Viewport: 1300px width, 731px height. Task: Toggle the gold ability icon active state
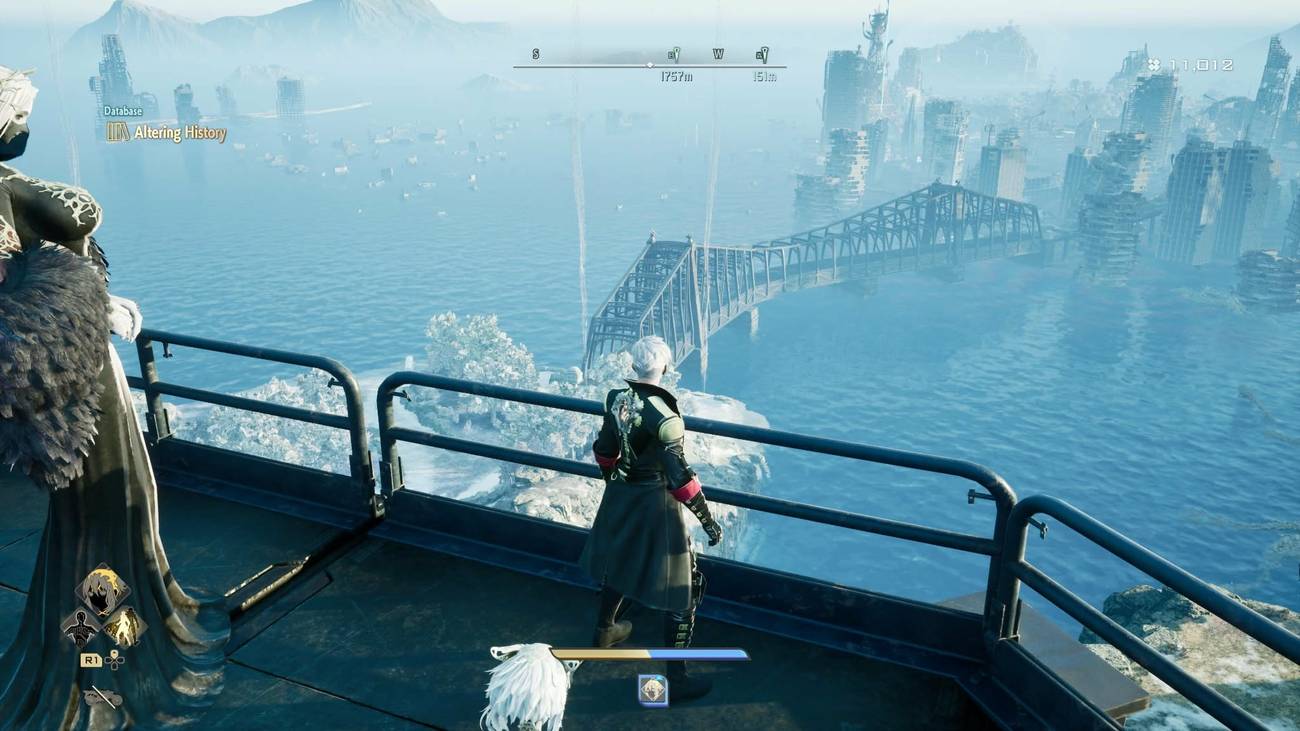pyautogui.click(x=124, y=627)
